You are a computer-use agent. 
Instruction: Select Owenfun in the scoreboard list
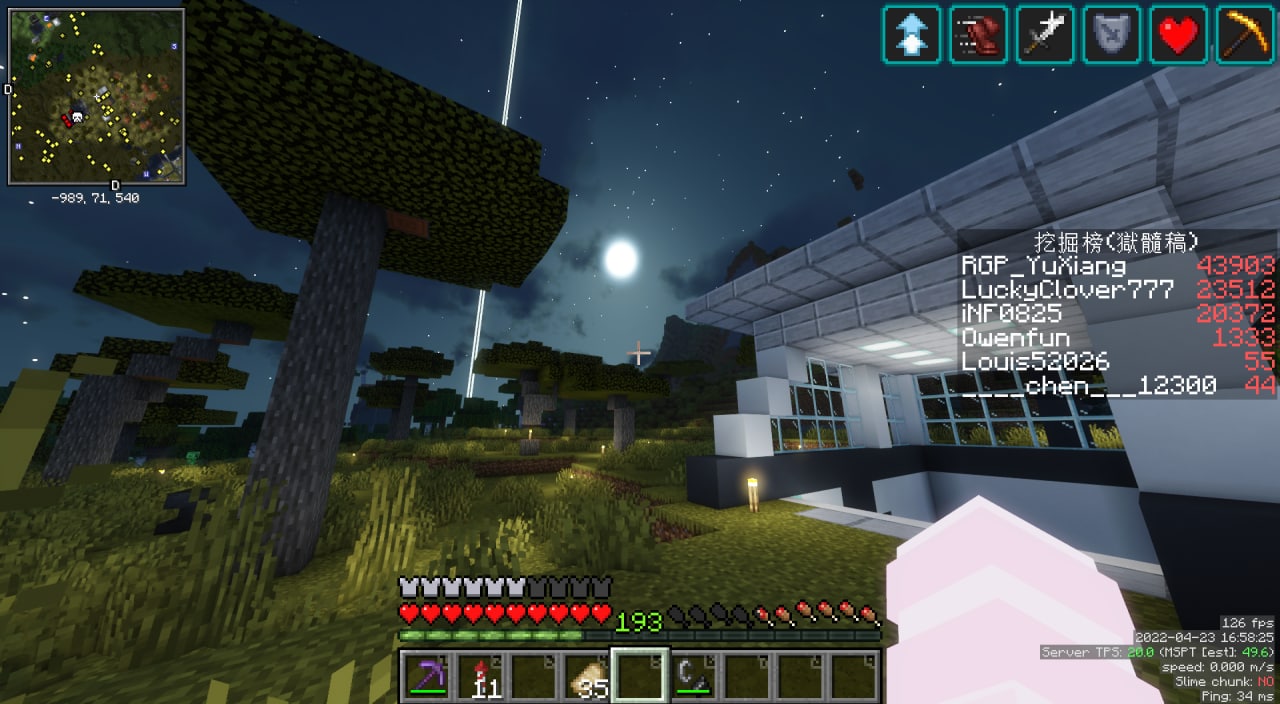tap(1015, 338)
